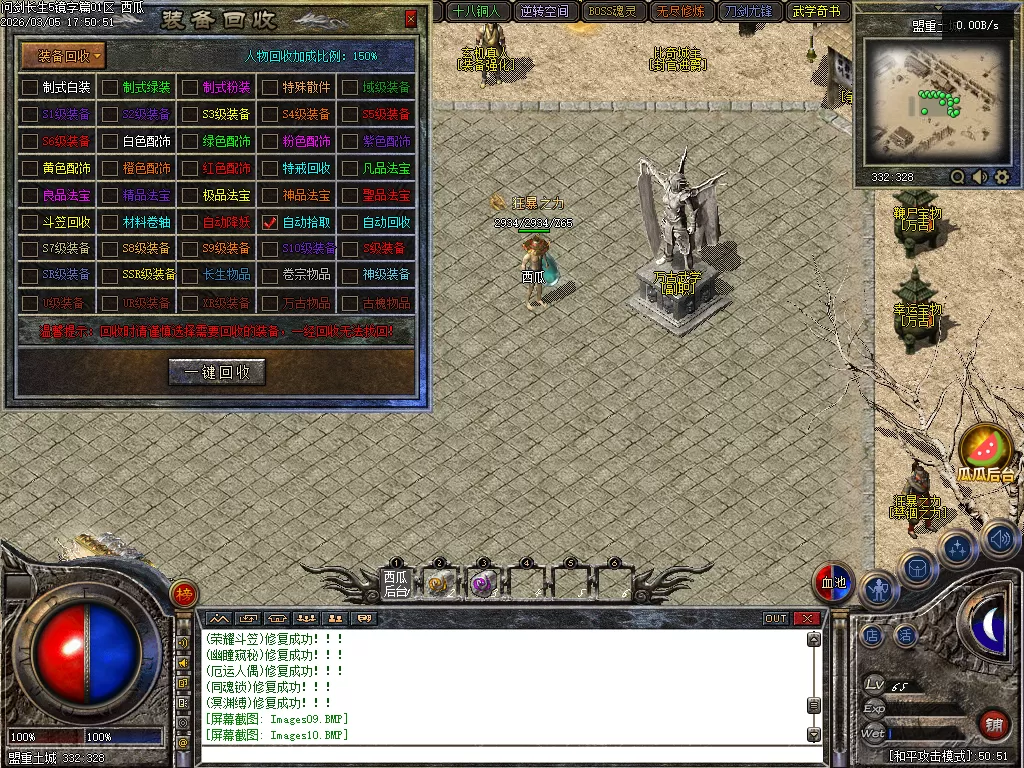Viewport: 1024px width, 768px height.
Task: Choose the BOSS魂灵 top button
Action: 612,12
